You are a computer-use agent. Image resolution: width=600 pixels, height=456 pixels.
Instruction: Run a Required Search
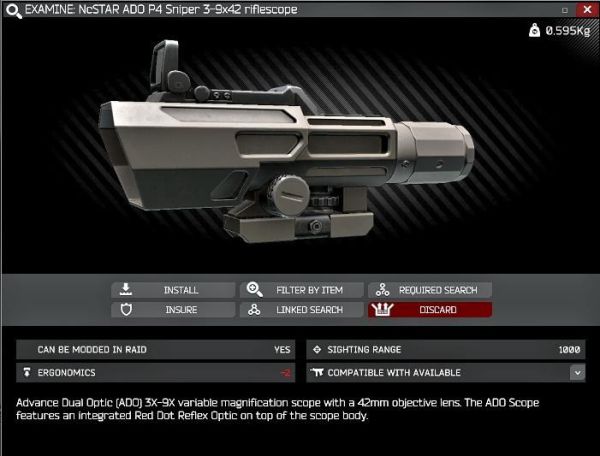pyautogui.click(x=430, y=290)
